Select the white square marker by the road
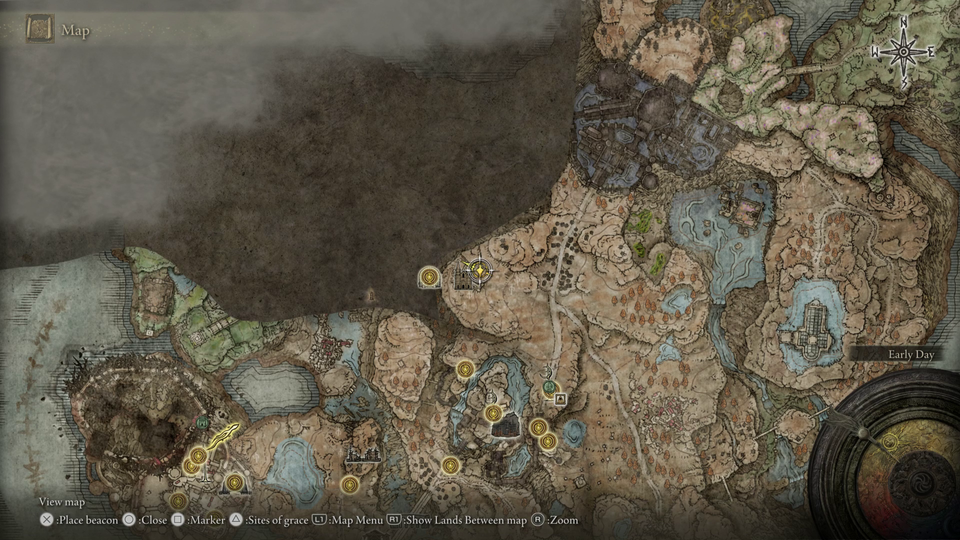960x540 pixels. click(x=560, y=398)
